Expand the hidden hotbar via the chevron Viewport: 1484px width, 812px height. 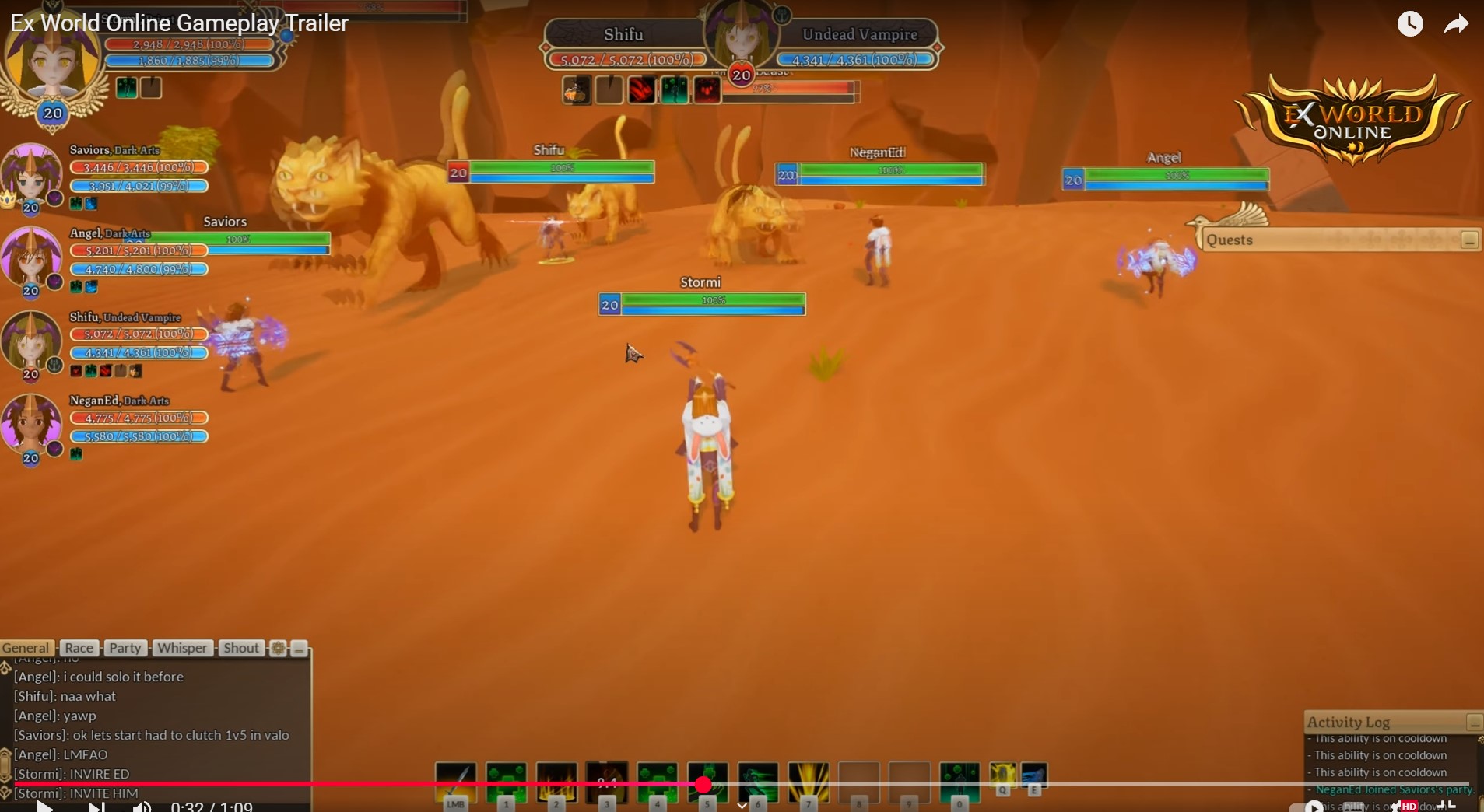tap(742, 806)
